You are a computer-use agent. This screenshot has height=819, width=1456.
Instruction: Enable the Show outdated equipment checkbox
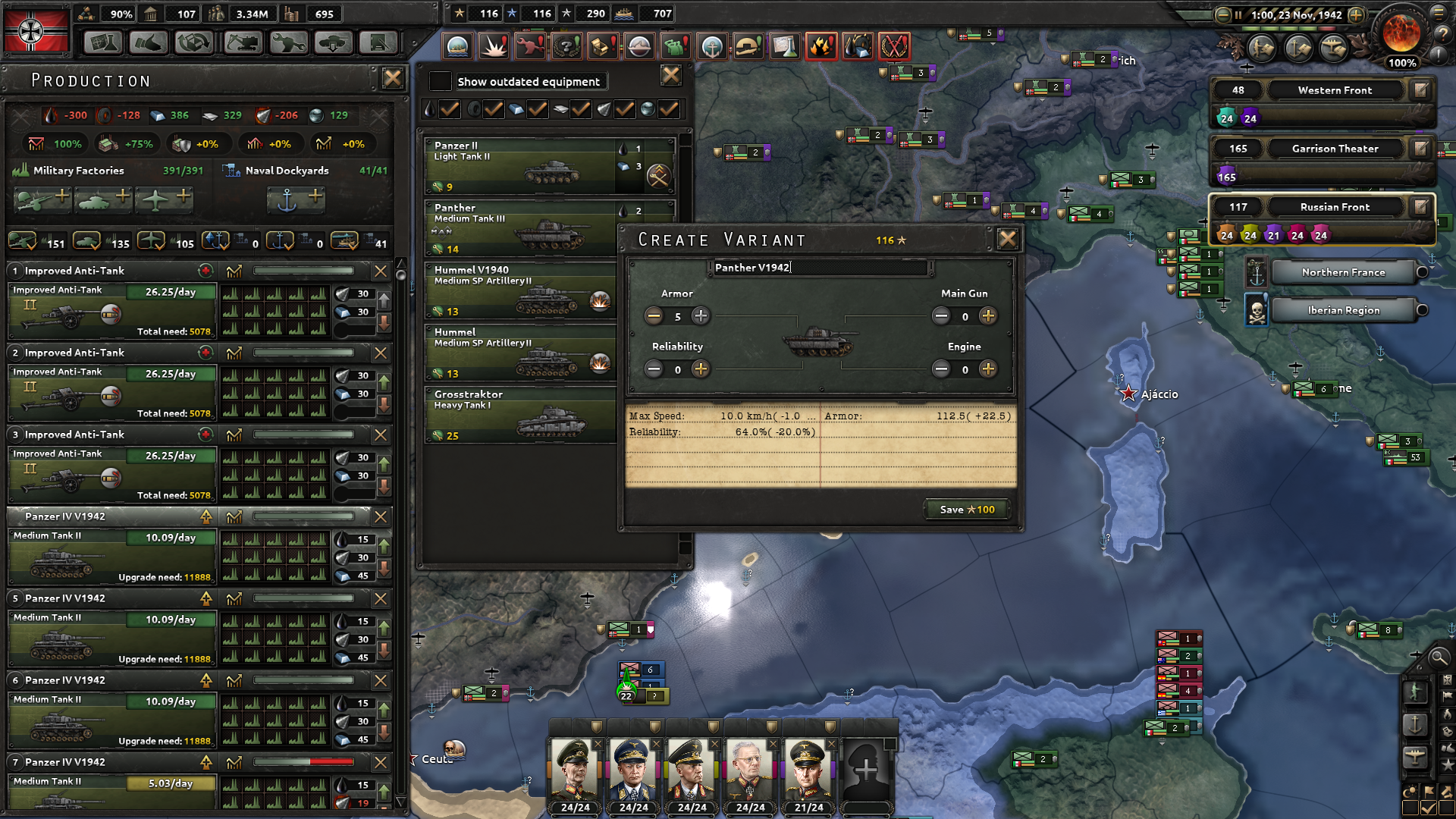pyautogui.click(x=440, y=81)
